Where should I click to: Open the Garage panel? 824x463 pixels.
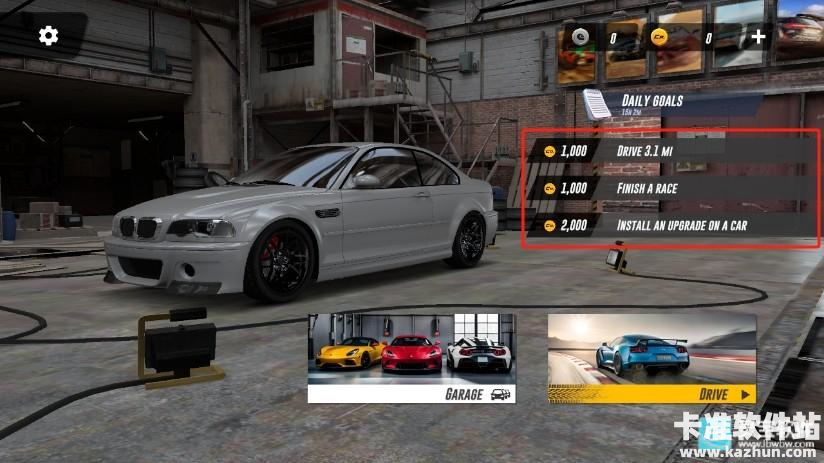point(411,358)
